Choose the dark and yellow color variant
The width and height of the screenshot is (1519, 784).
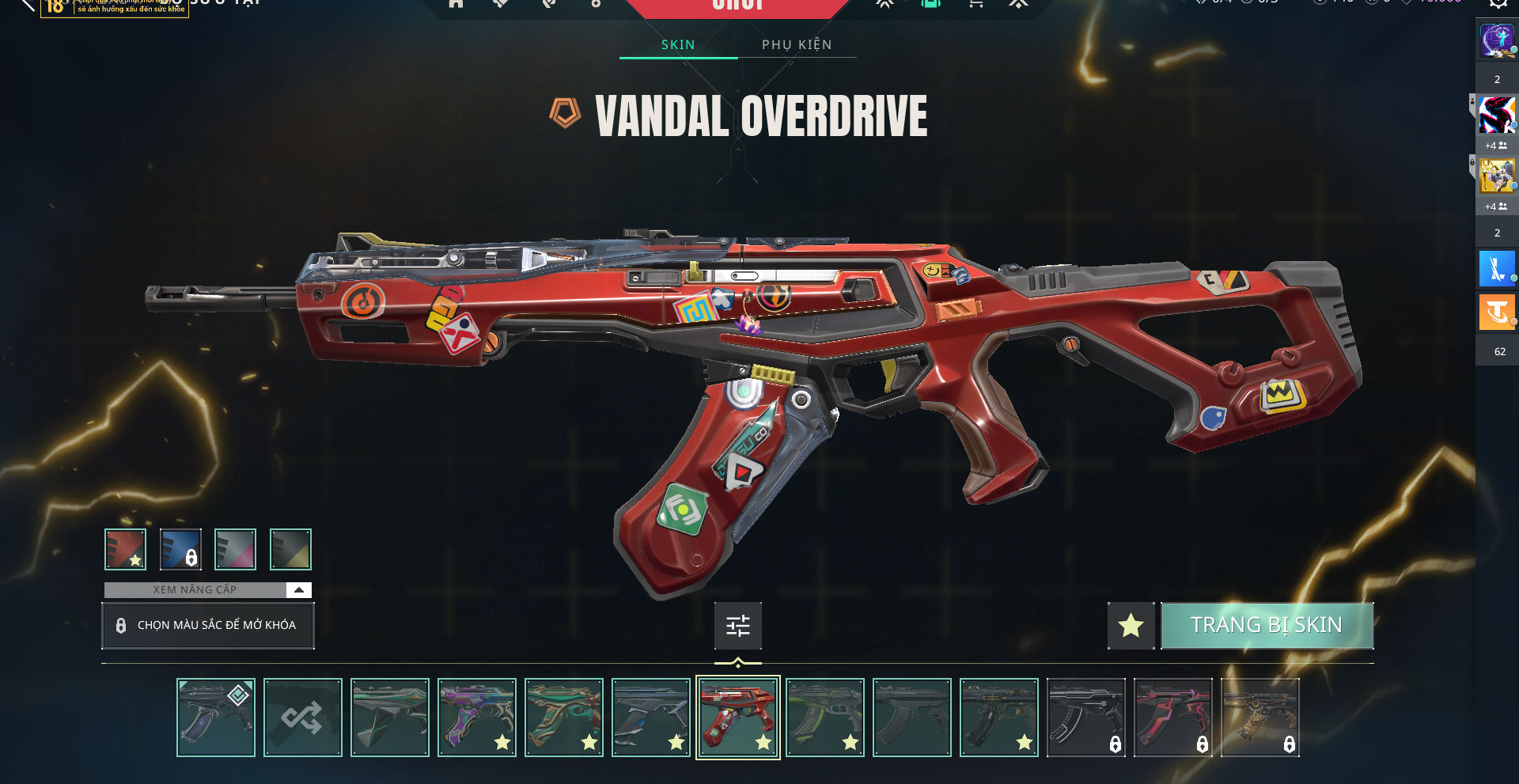[x=290, y=549]
